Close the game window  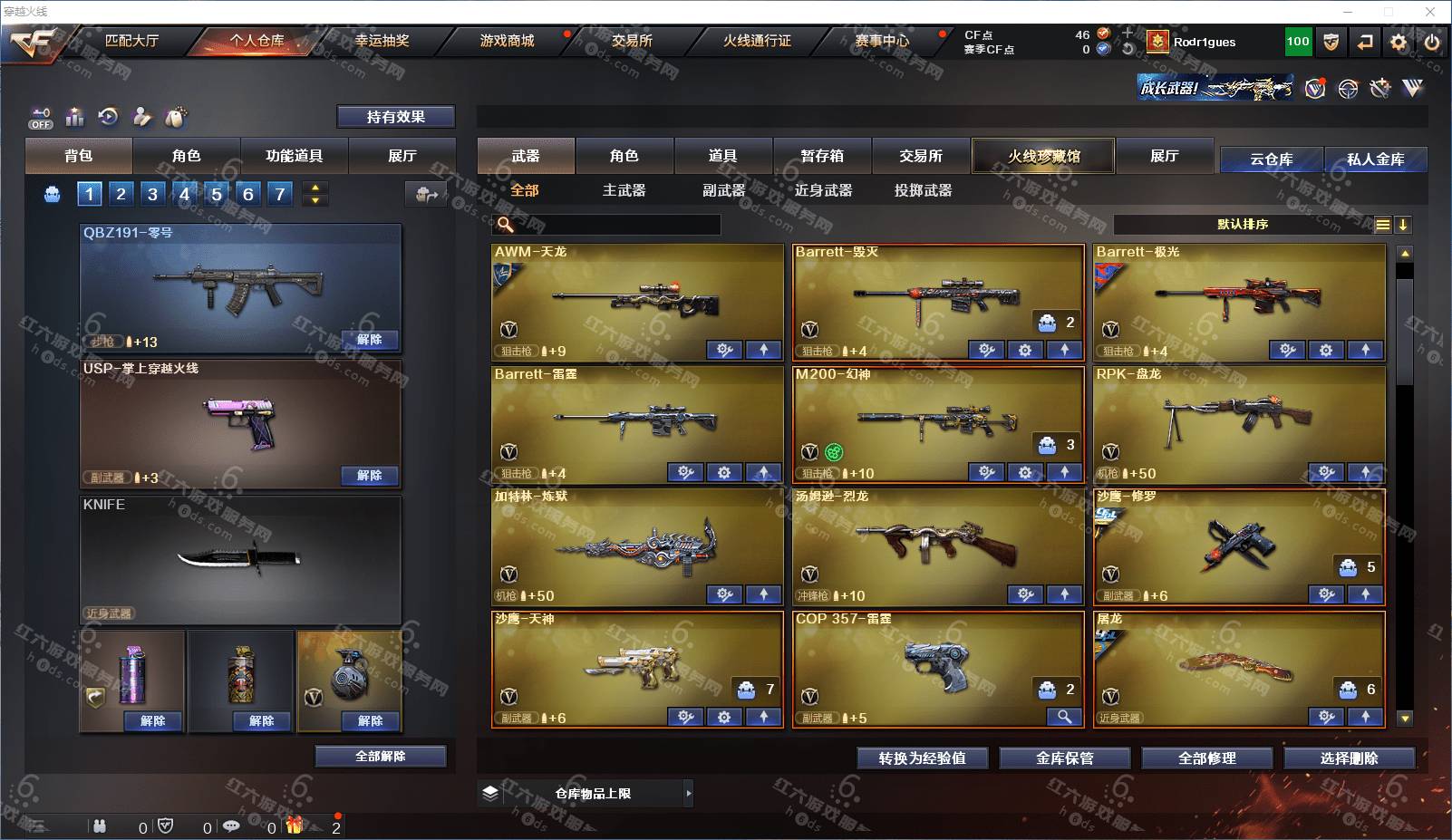click(x=1430, y=12)
